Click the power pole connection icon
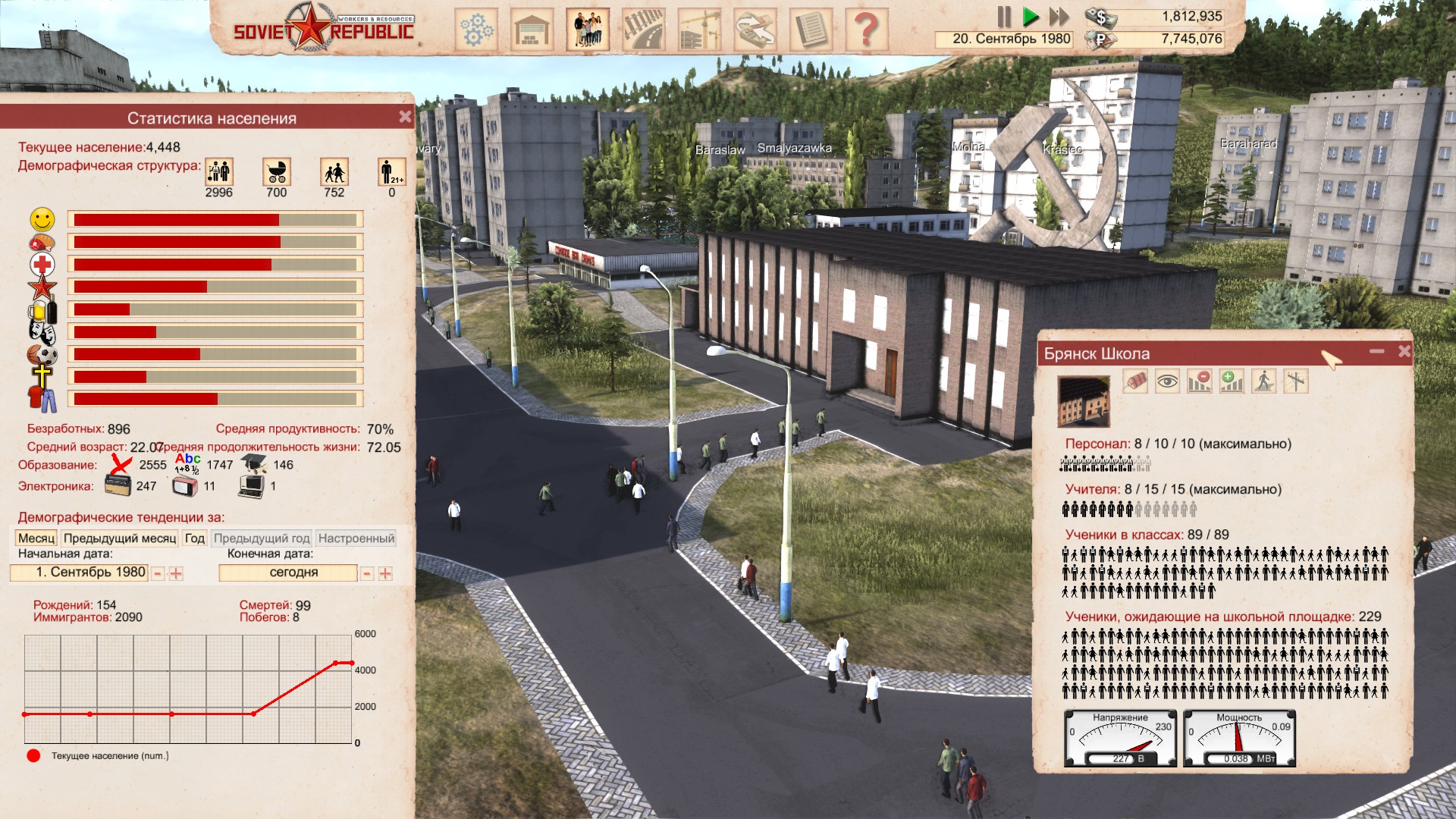This screenshot has width=1456, height=819. [1296, 381]
